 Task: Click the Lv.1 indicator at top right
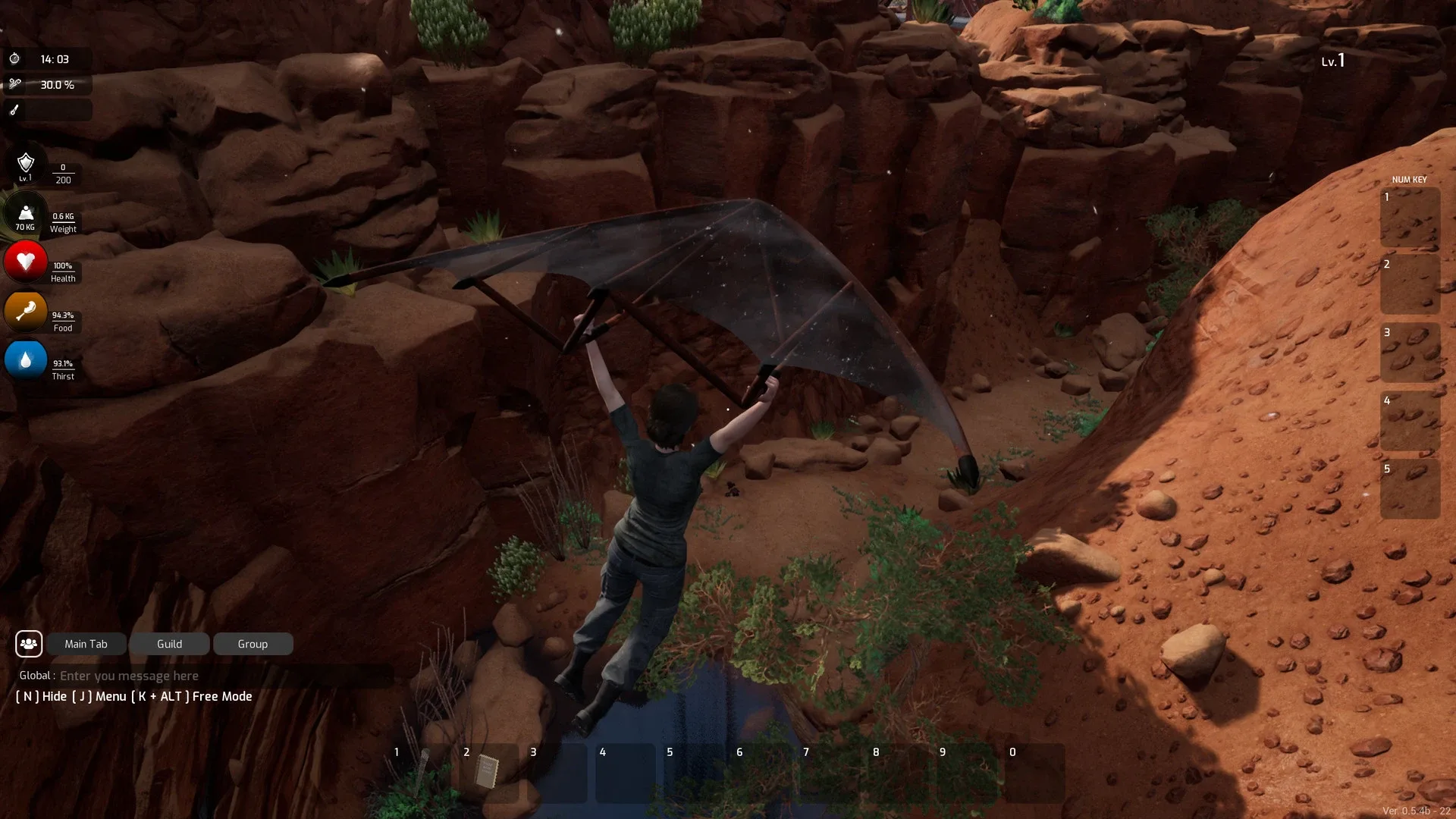click(1332, 61)
